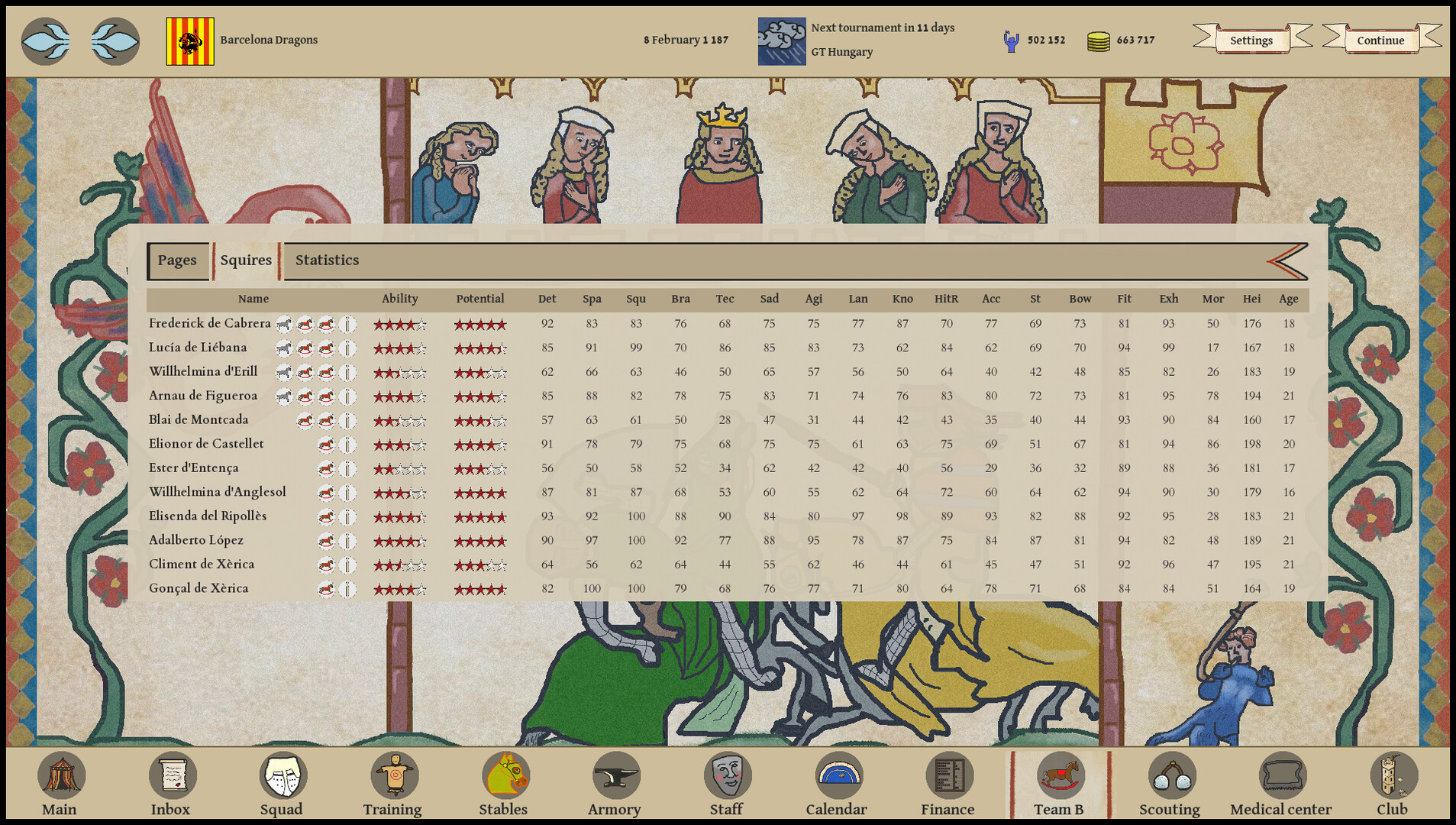Image resolution: width=1456 pixels, height=825 pixels.
Task: Select the Armory anvil icon
Action: [x=615, y=775]
